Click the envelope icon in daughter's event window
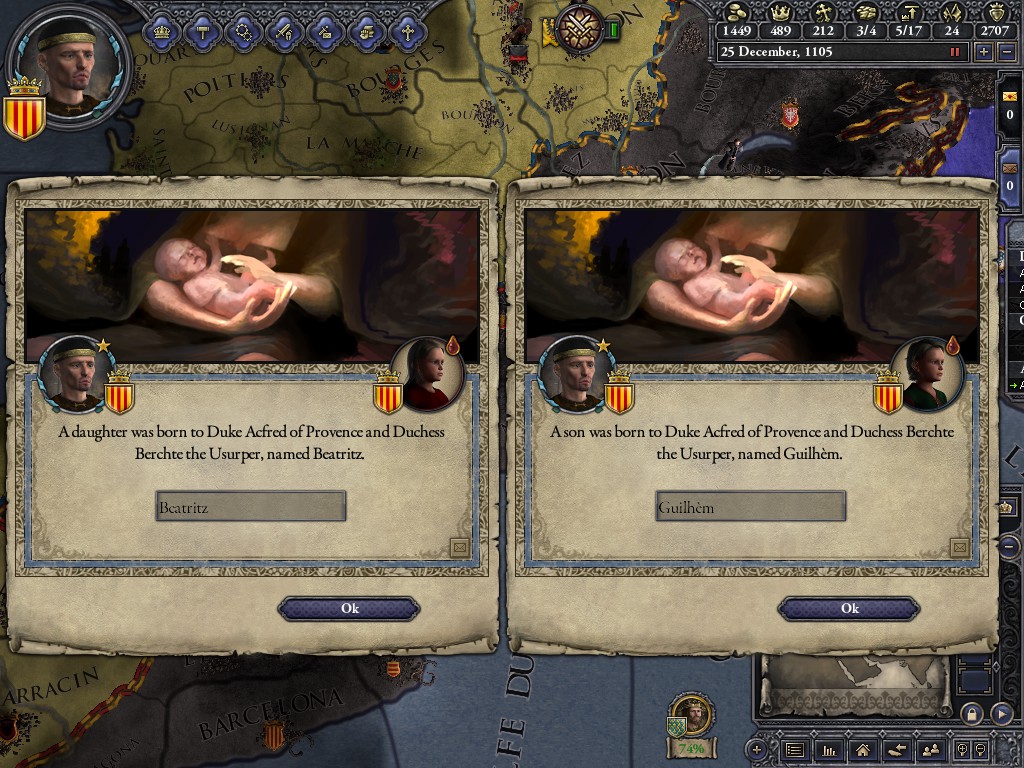The image size is (1024, 768). coord(459,547)
